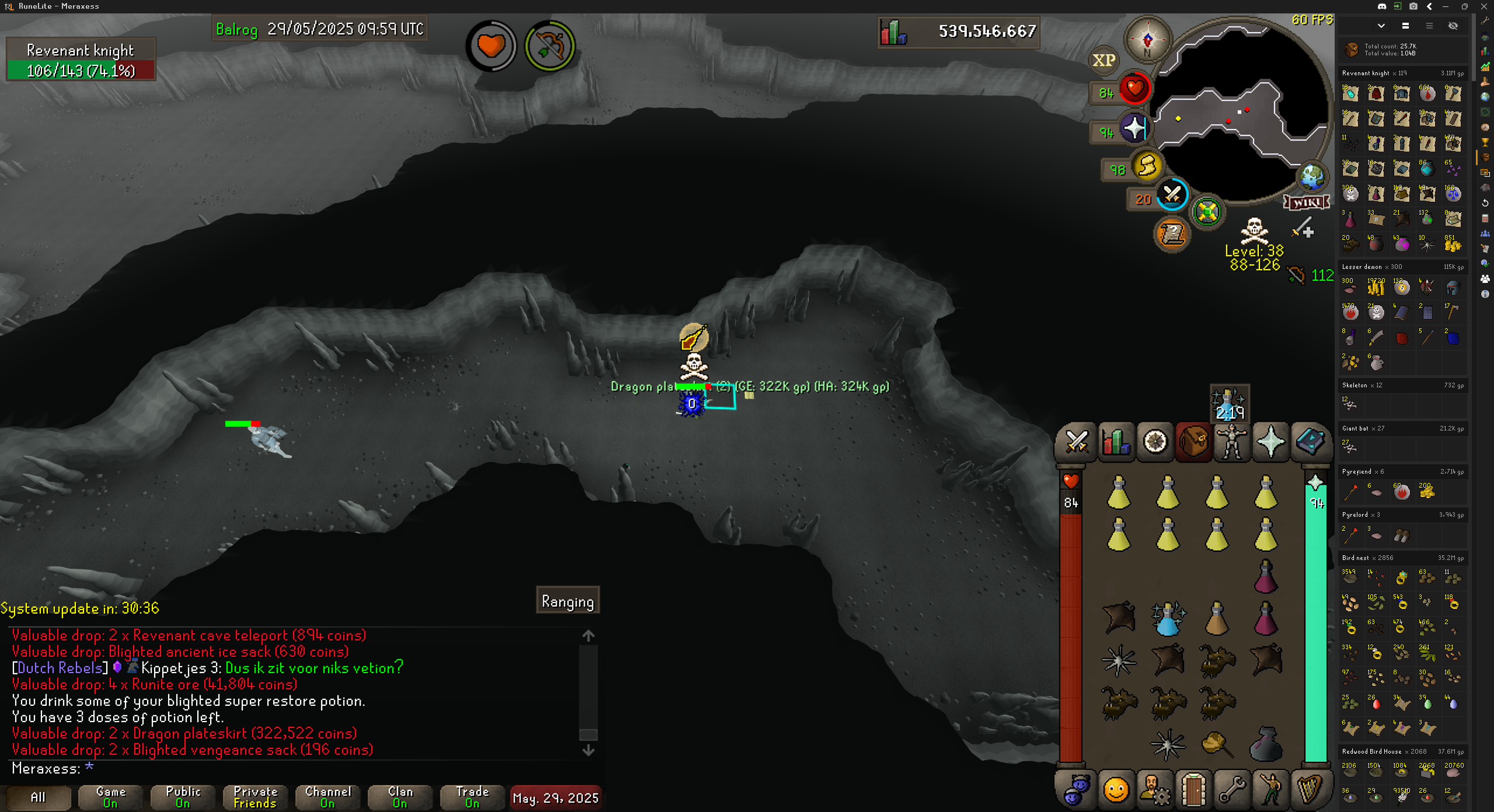Open the Logout door tab
The width and height of the screenshot is (1494, 812).
1193,790
